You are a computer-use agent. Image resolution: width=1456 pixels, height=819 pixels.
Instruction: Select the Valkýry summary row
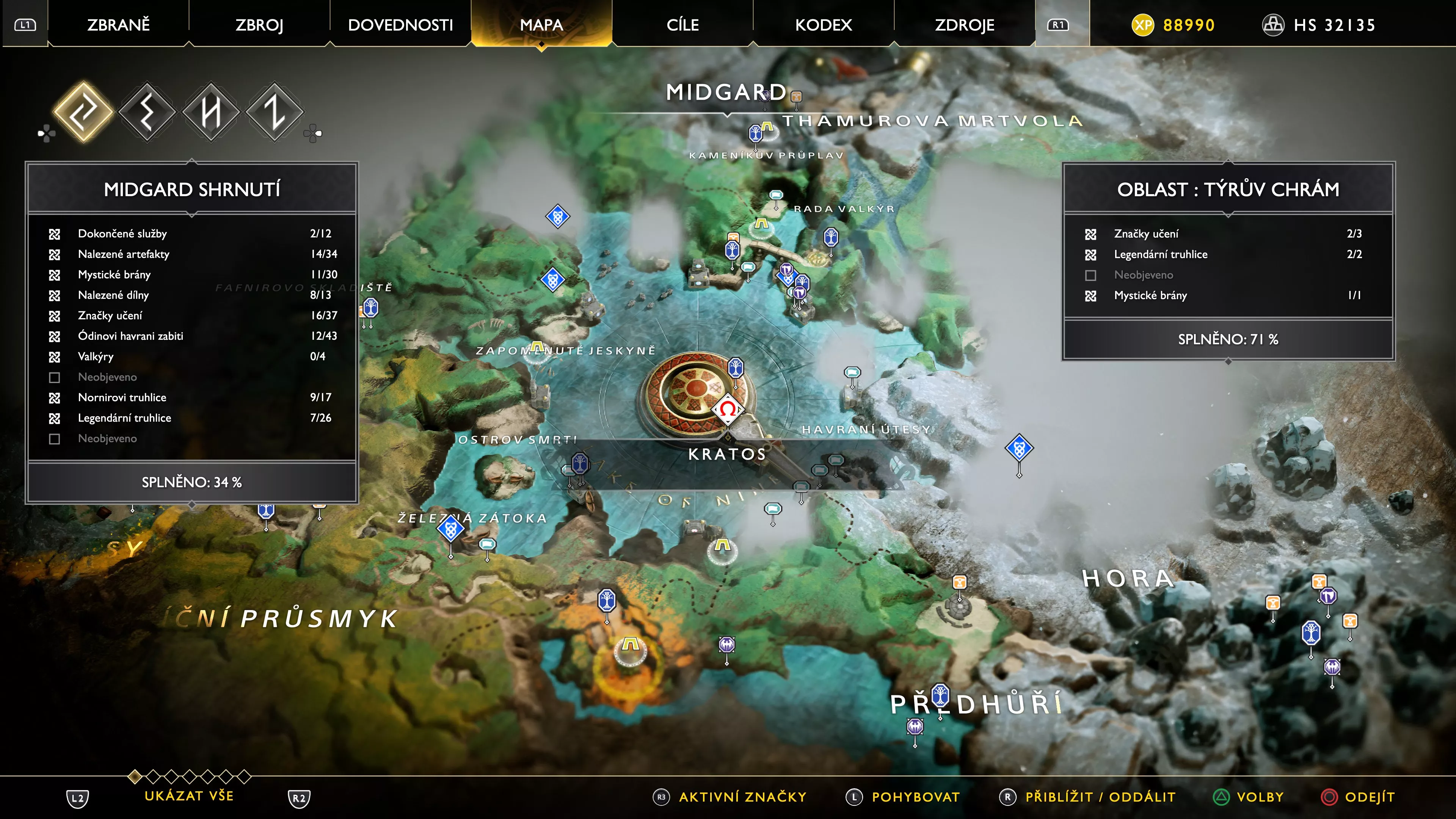192,357
